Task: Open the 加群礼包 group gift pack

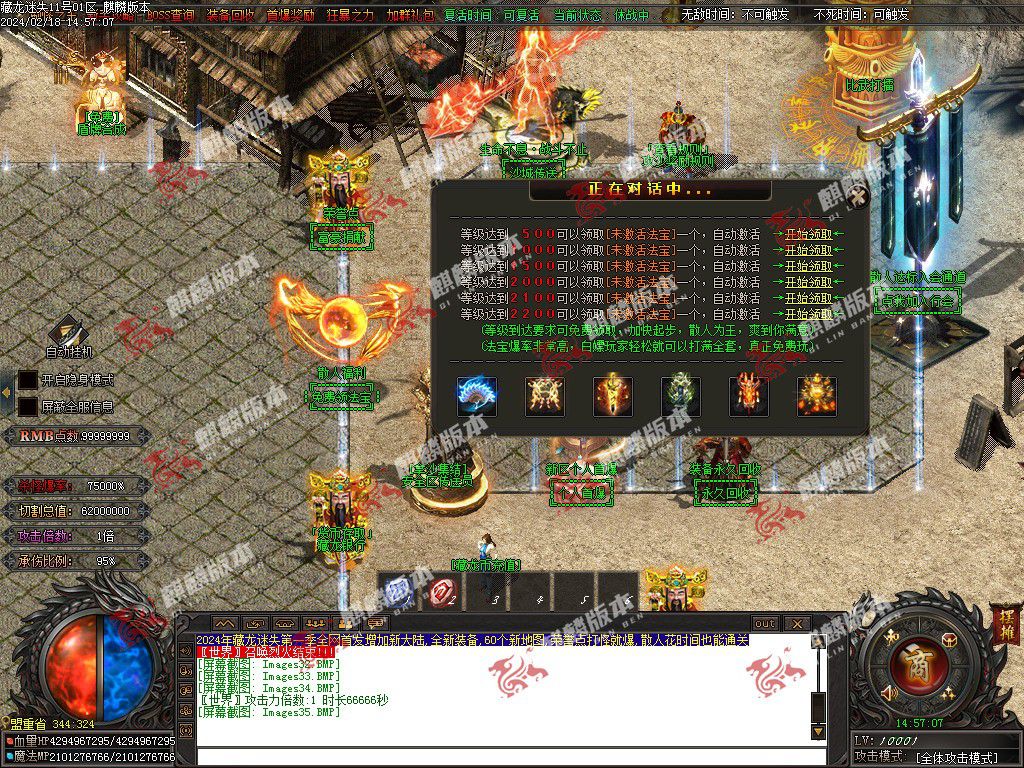Action: point(410,15)
